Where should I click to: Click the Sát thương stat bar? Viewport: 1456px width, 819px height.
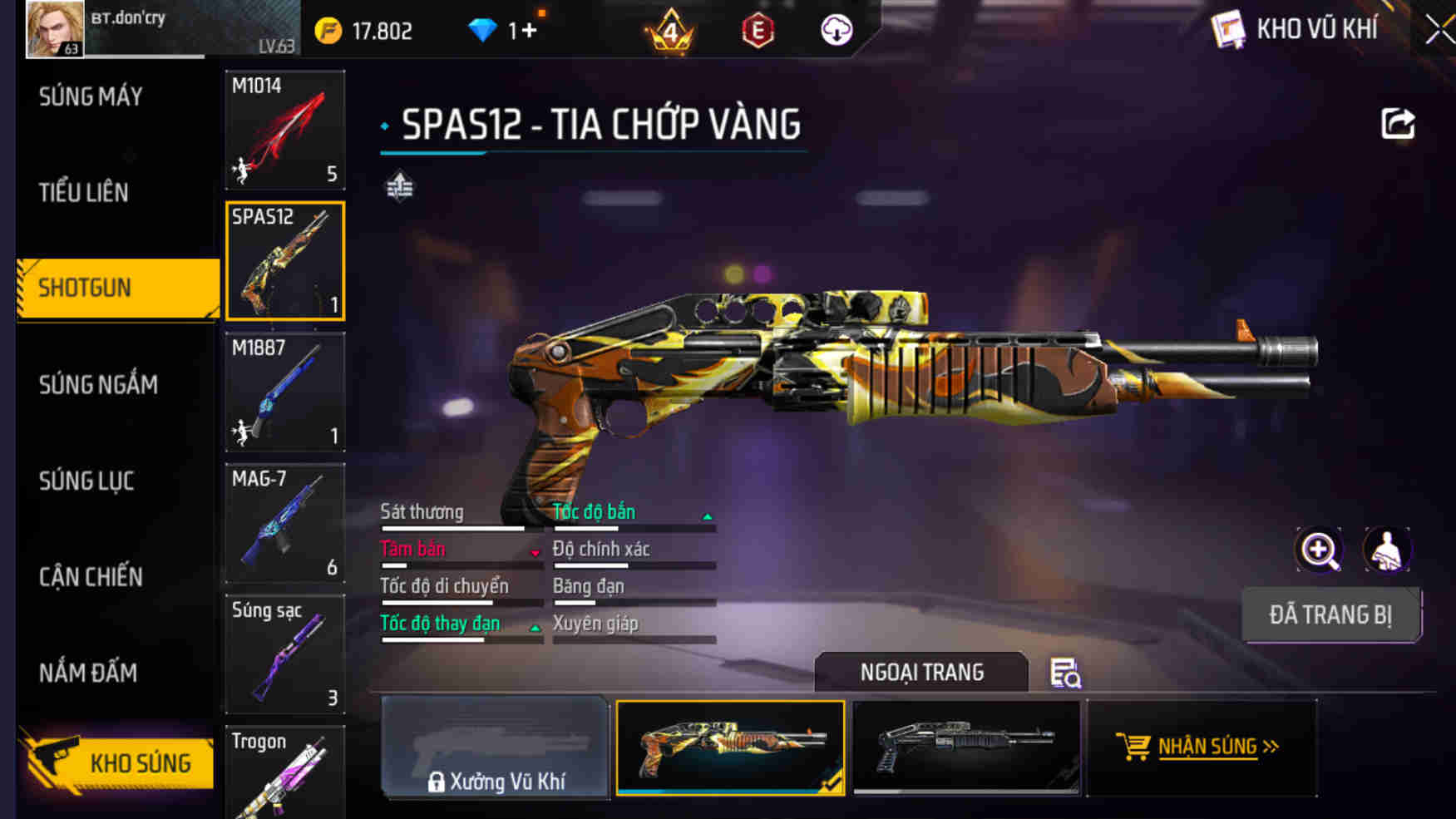[453, 528]
